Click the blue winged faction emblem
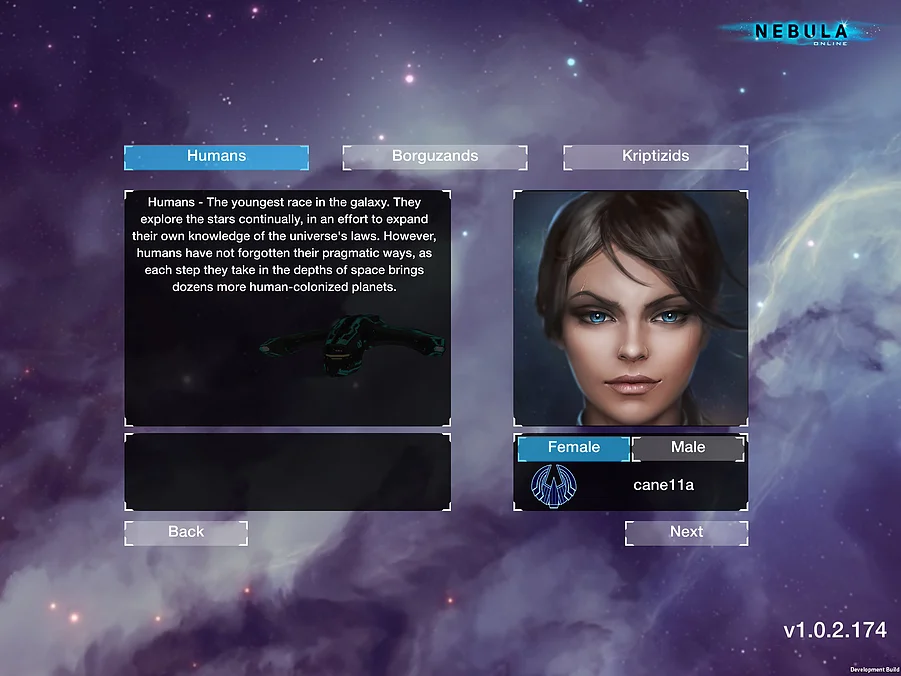The height and width of the screenshot is (676, 901). (554, 486)
